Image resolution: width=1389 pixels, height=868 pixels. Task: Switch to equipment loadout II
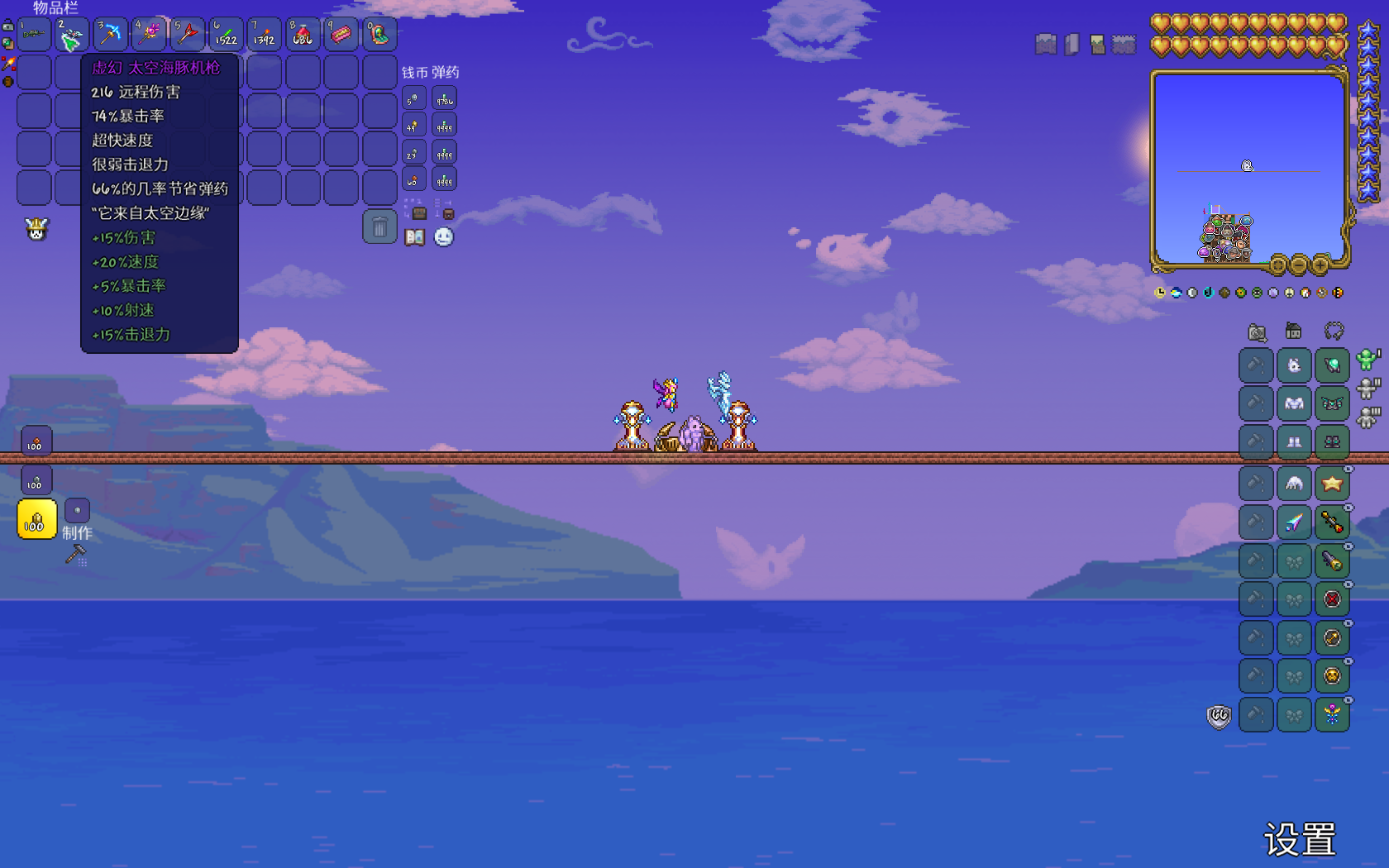tap(1368, 388)
